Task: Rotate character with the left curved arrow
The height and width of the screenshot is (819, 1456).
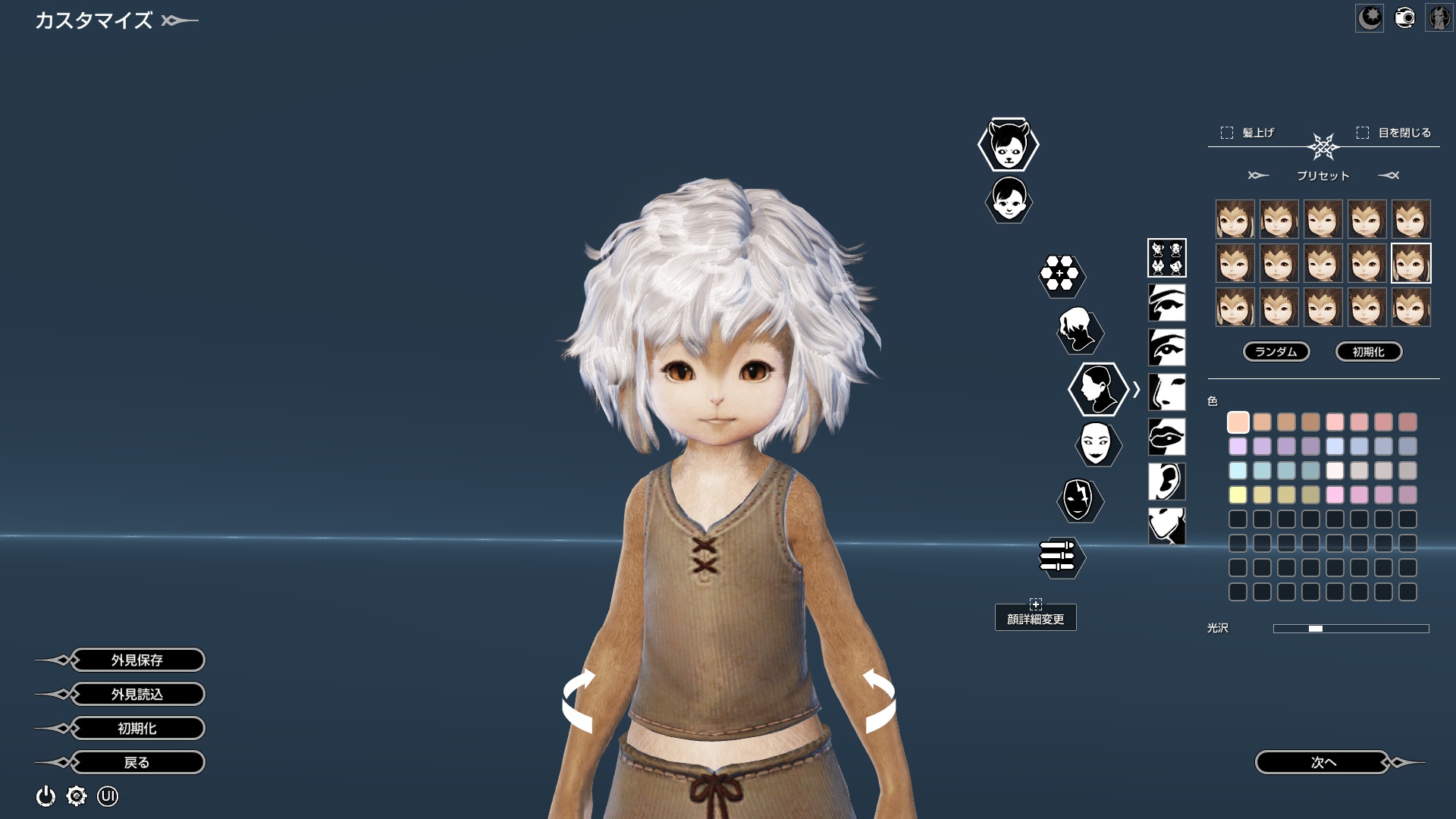Action: pos(578,701)
